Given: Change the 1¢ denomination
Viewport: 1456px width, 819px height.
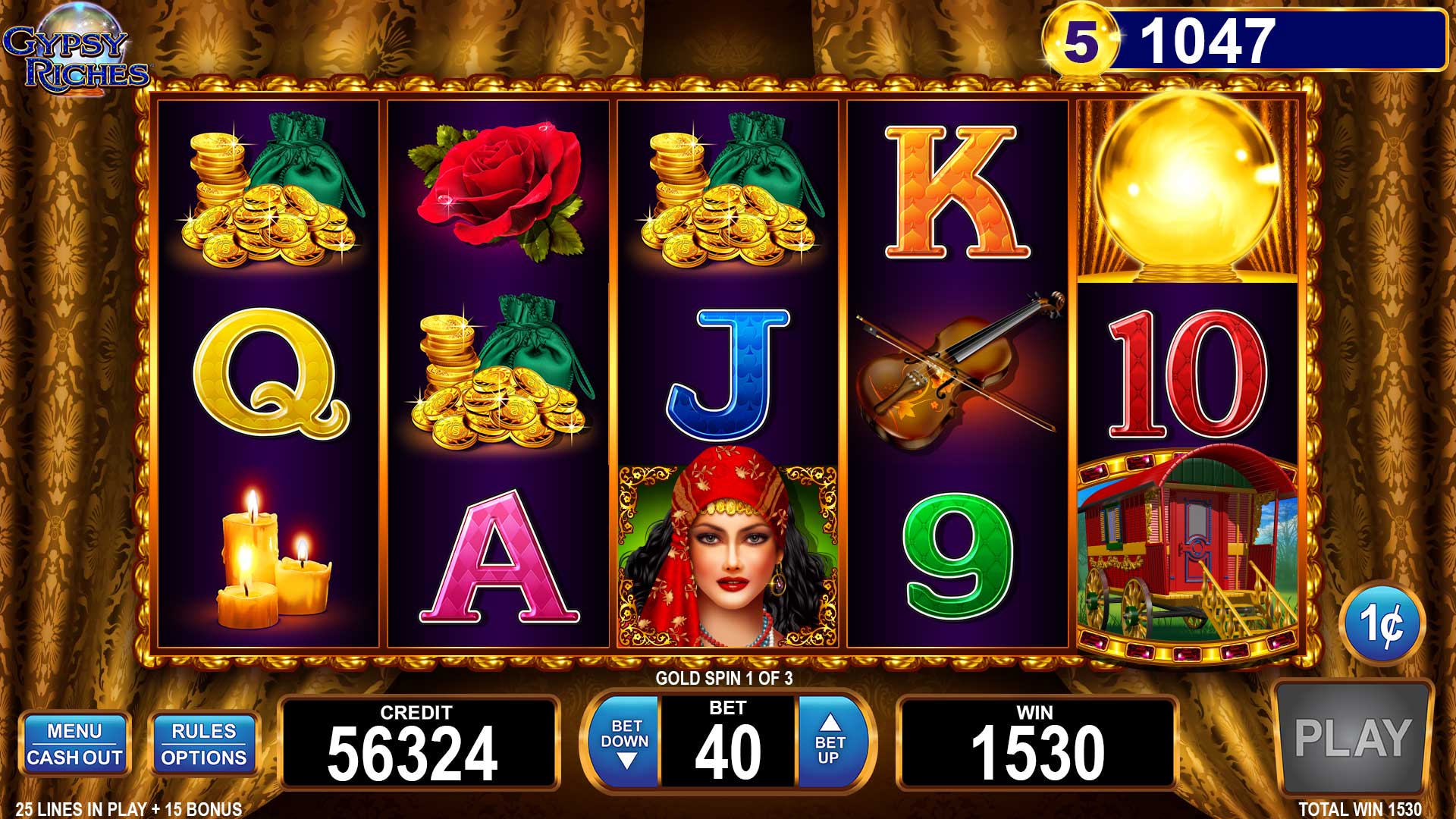Looking at the screenshot, I should [x=1382, y=624].
